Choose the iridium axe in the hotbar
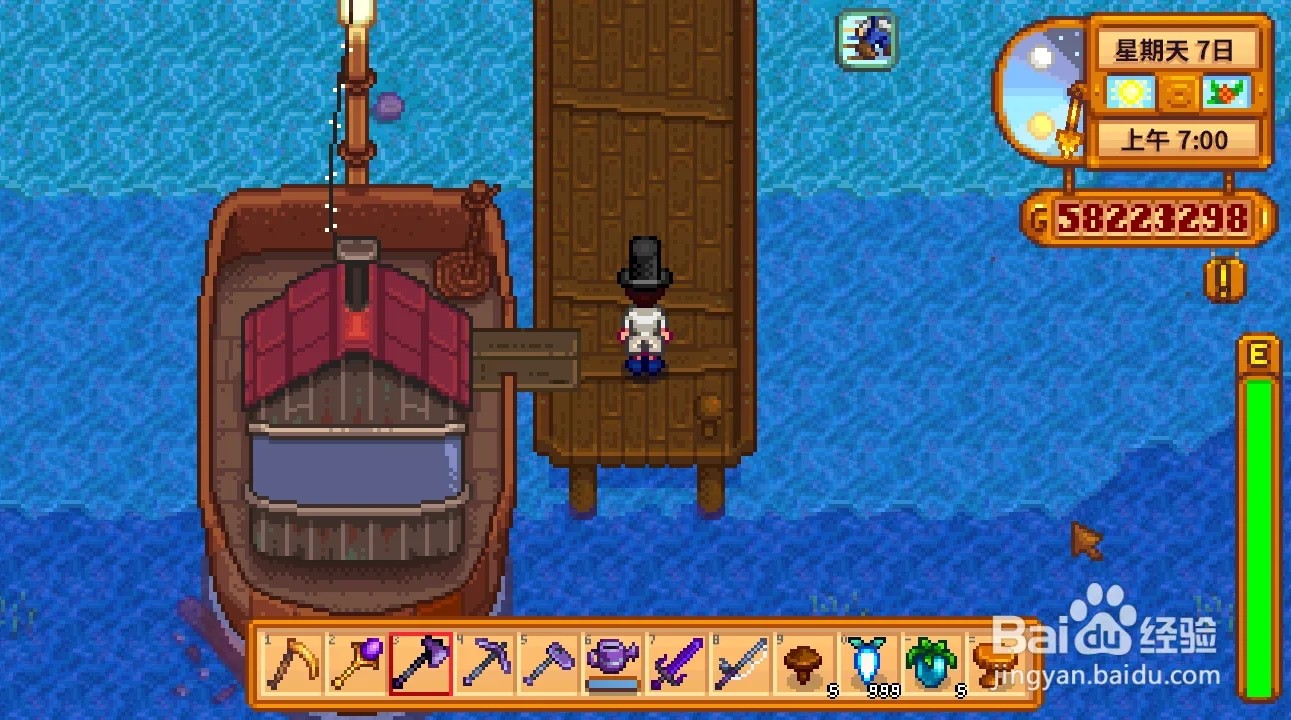Screen dimensions: 1291x720 coord(421,663)
